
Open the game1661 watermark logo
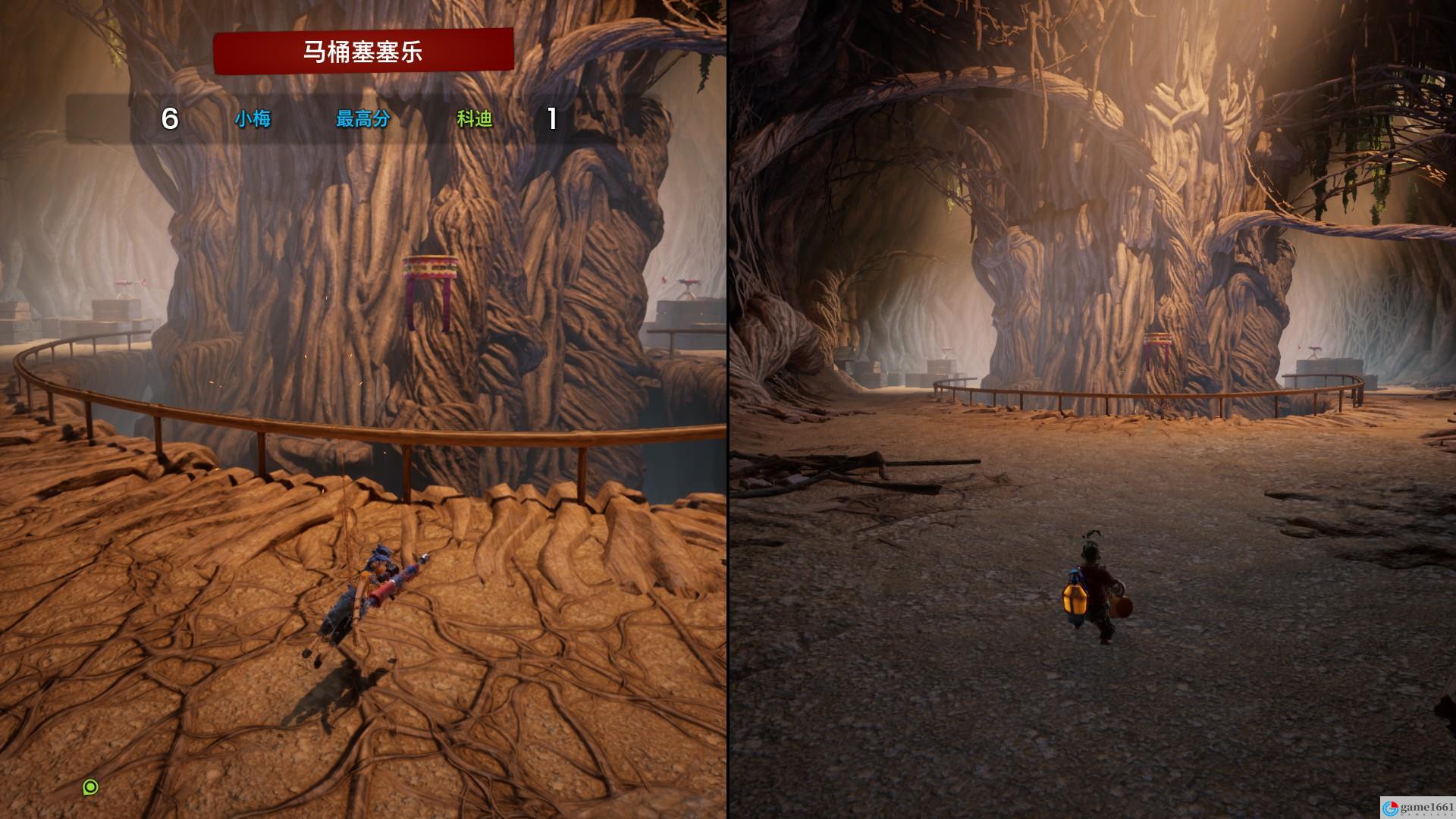[x=1417, y=808]
